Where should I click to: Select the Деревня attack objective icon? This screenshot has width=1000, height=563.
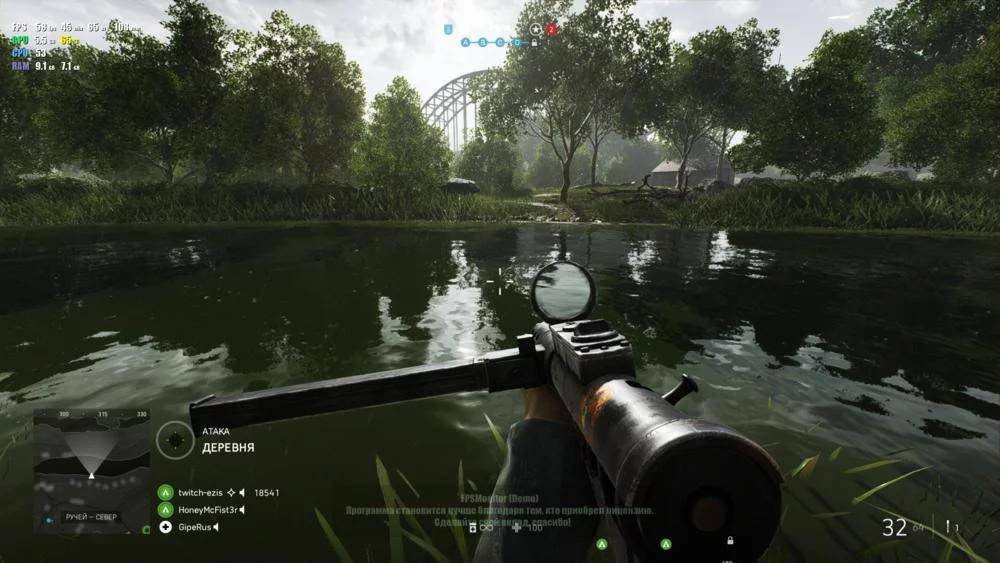coord(175,440)
